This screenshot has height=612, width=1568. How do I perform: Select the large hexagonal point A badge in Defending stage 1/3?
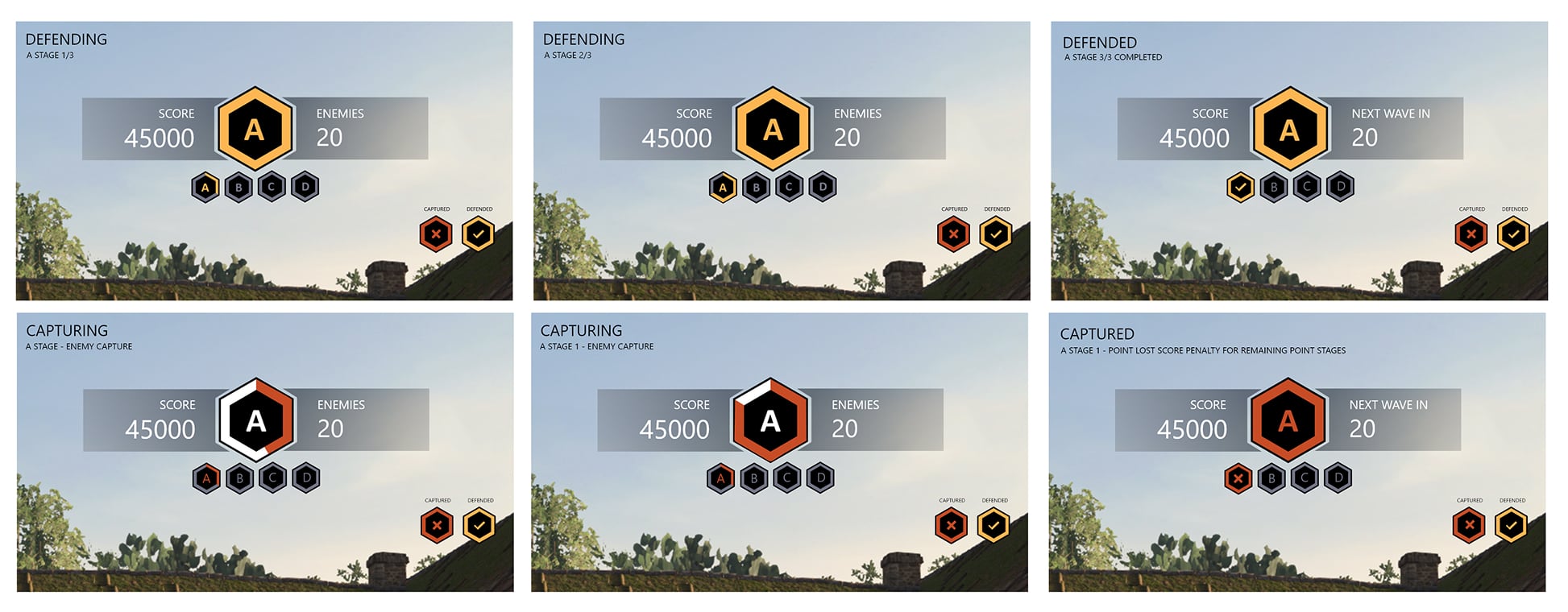pos(256,129)
